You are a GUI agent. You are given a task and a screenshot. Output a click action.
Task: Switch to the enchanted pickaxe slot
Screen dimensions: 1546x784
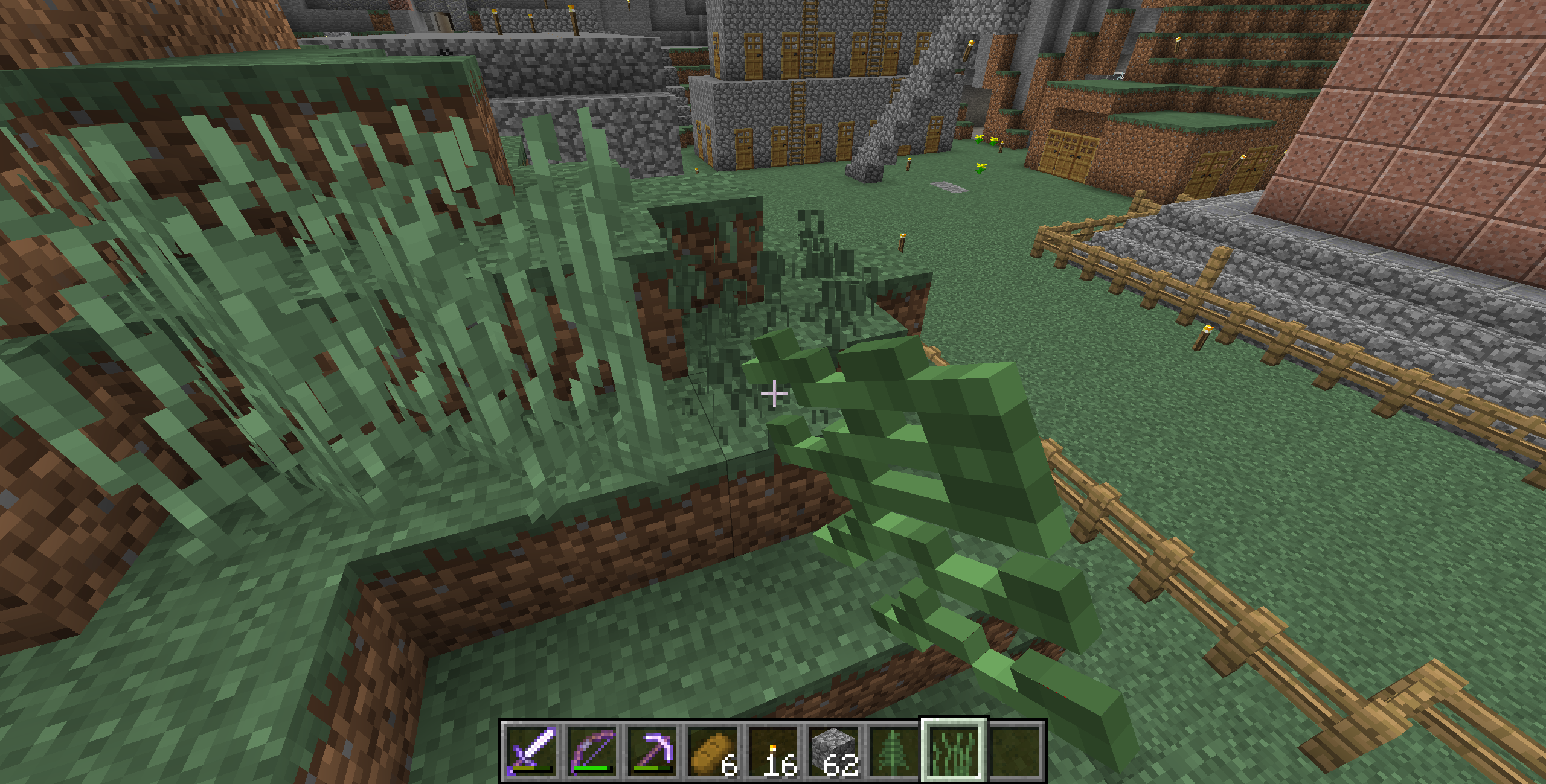coord(652,751)
